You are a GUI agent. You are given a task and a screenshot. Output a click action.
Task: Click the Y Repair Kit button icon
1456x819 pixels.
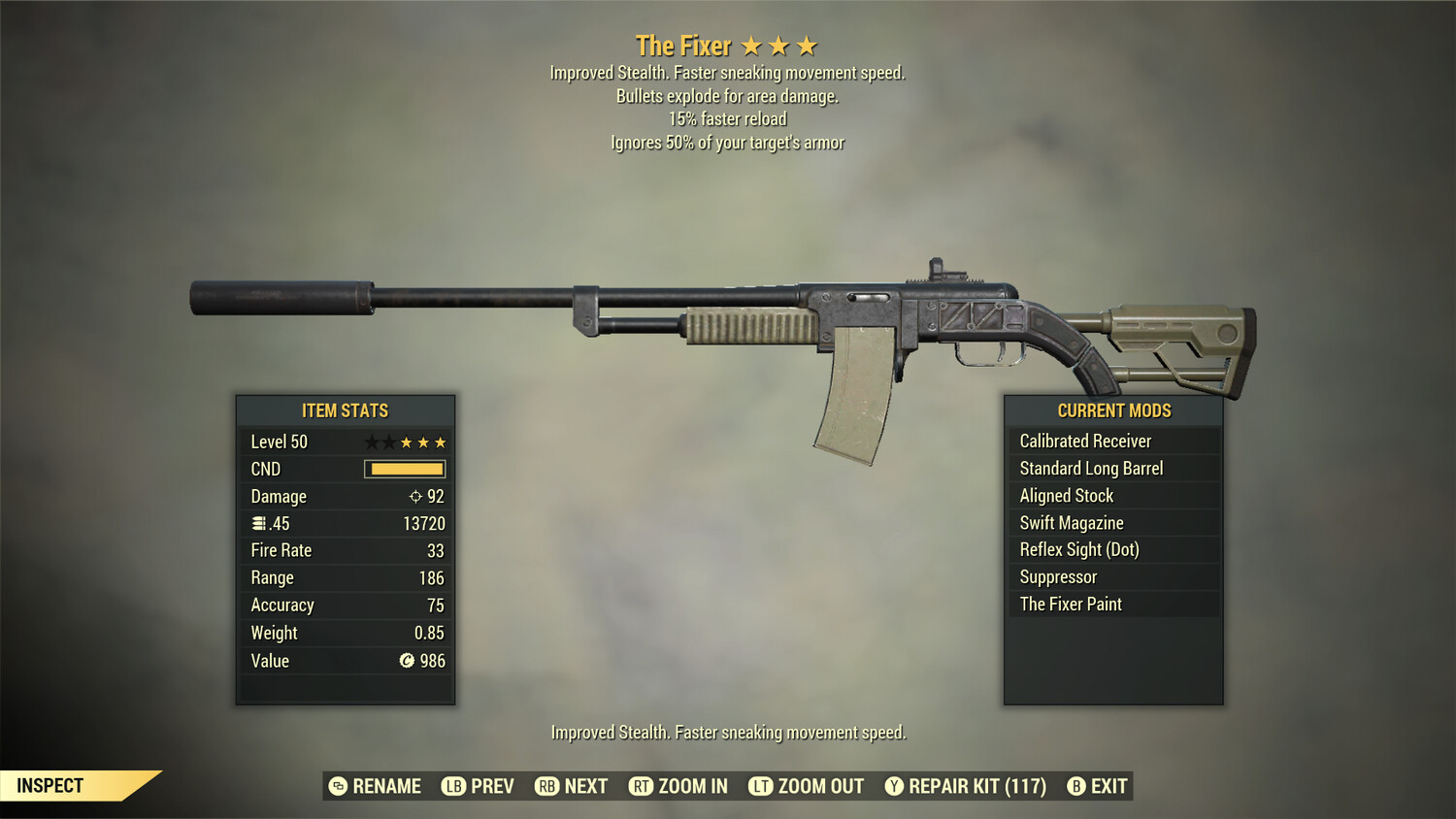893,786
